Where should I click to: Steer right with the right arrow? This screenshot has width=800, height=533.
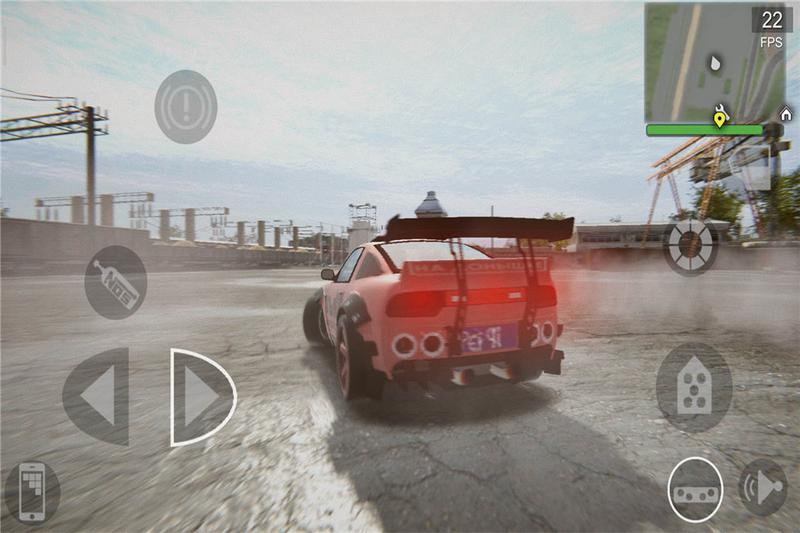[x=202, y=397]
